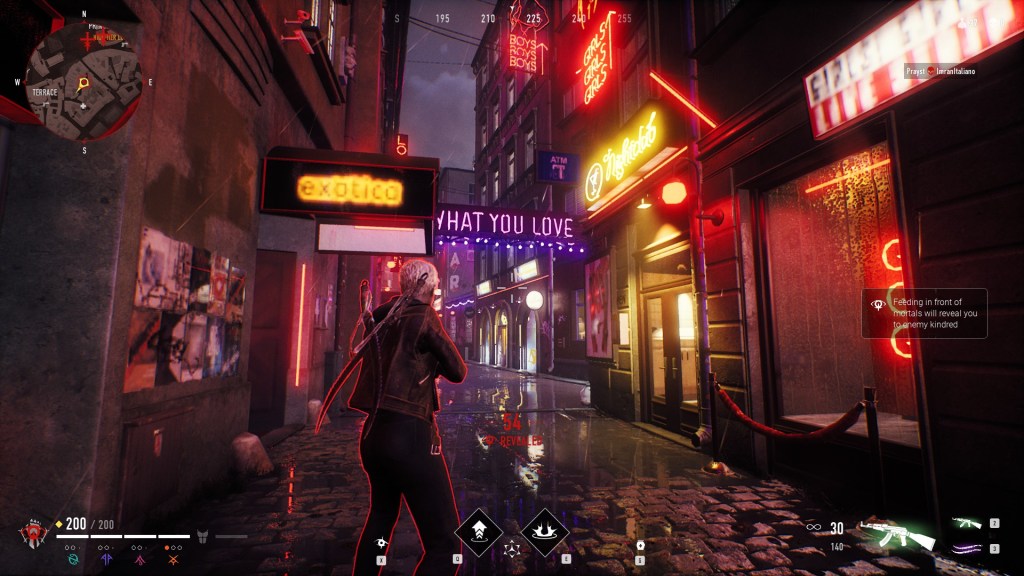Click the red cross marker on the minimap

[88, 41]
